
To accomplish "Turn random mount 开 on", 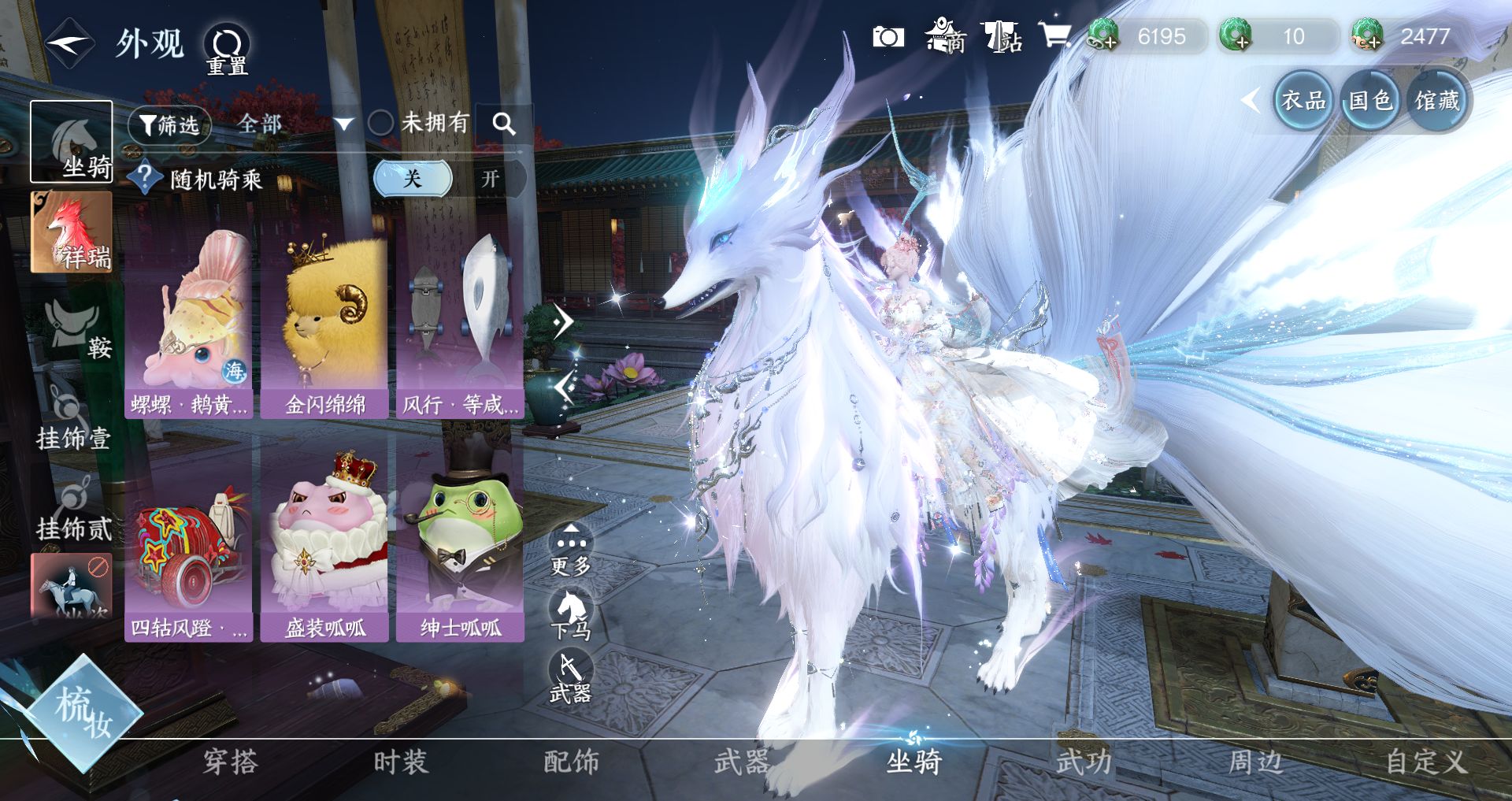I will point(490,179).
